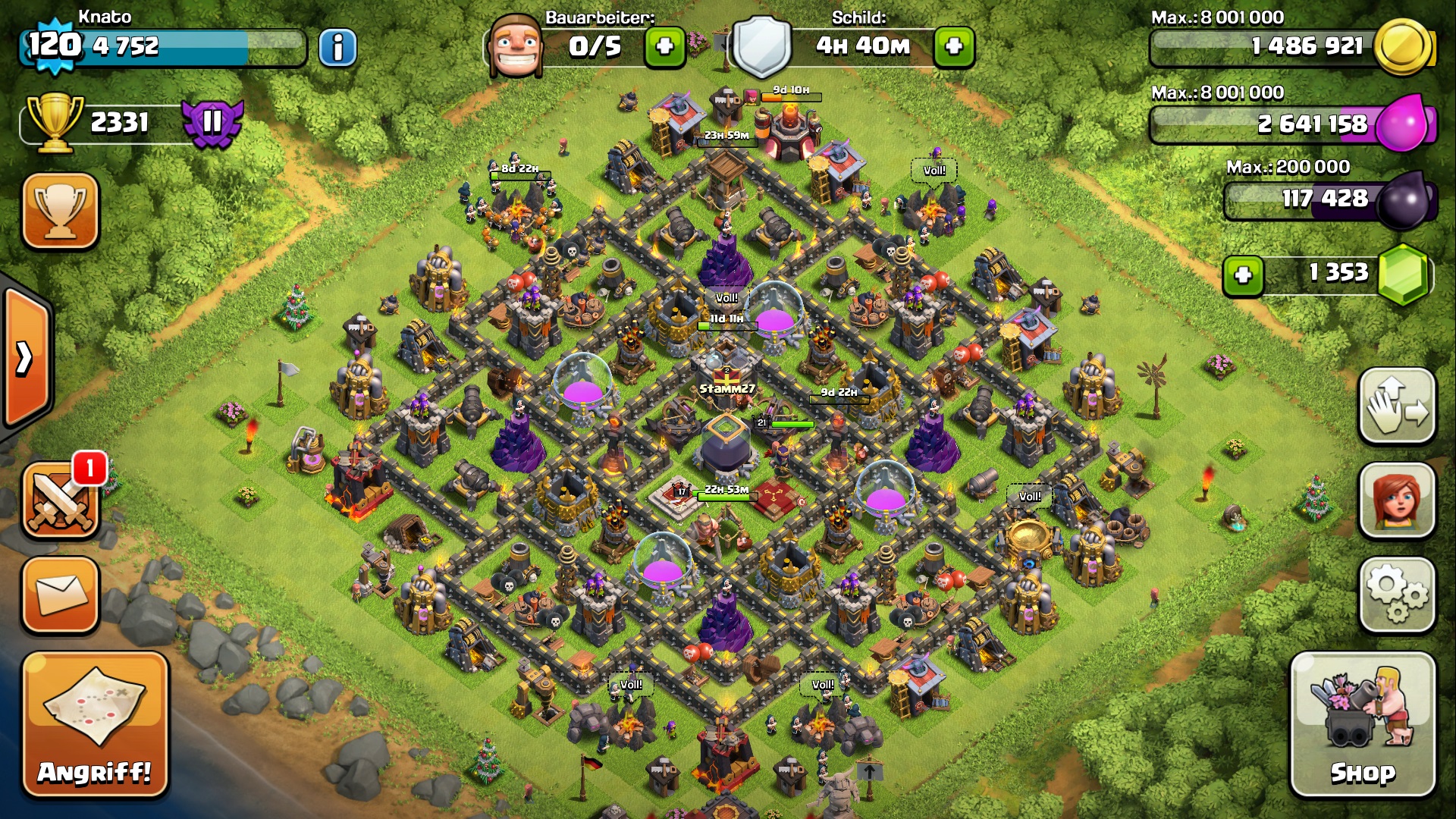Open the battle log with notification
The width and height of the screenshot is (1456, 819).
pos(61,500)
